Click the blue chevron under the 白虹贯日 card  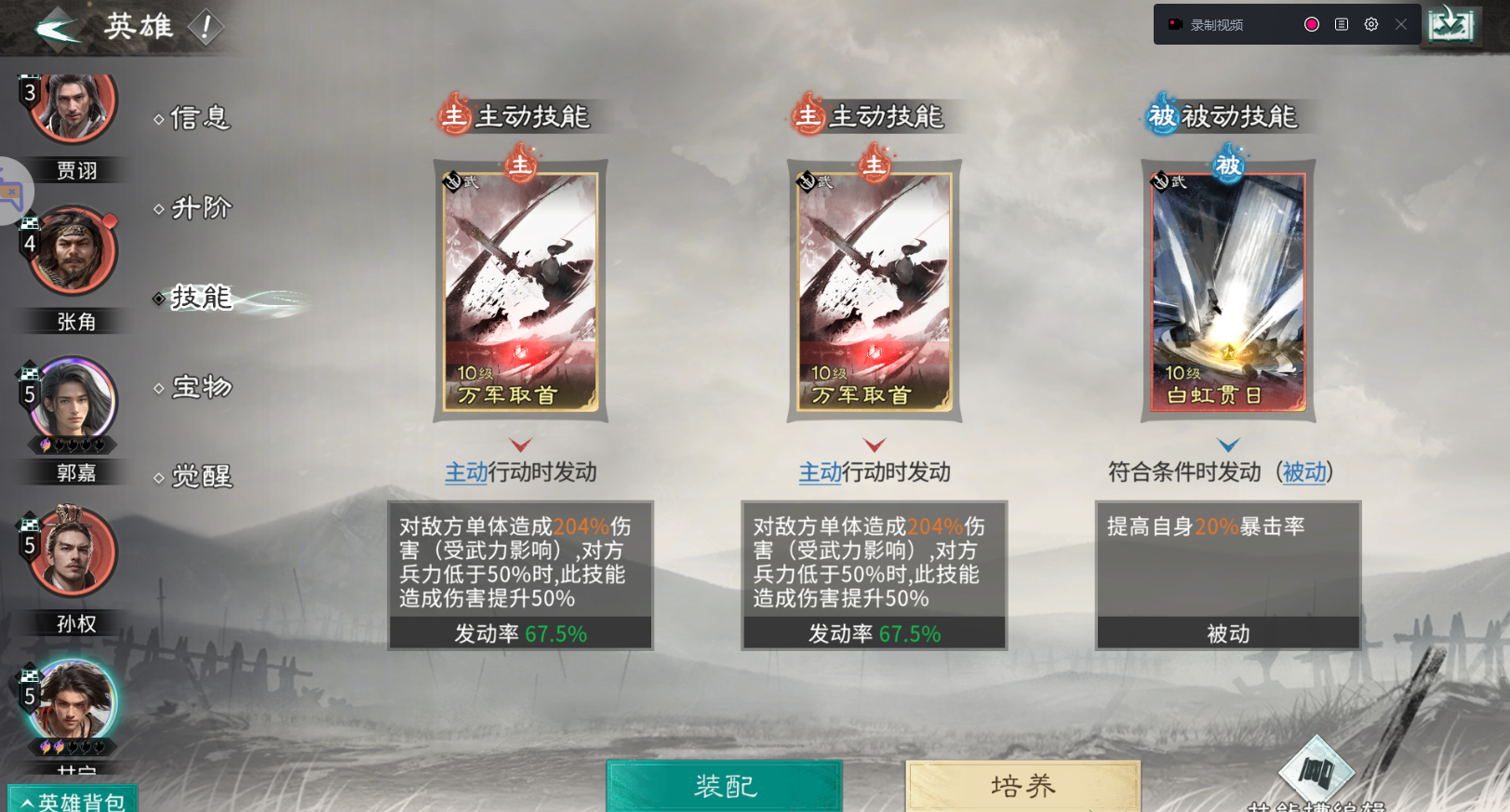coord(1228,443)
